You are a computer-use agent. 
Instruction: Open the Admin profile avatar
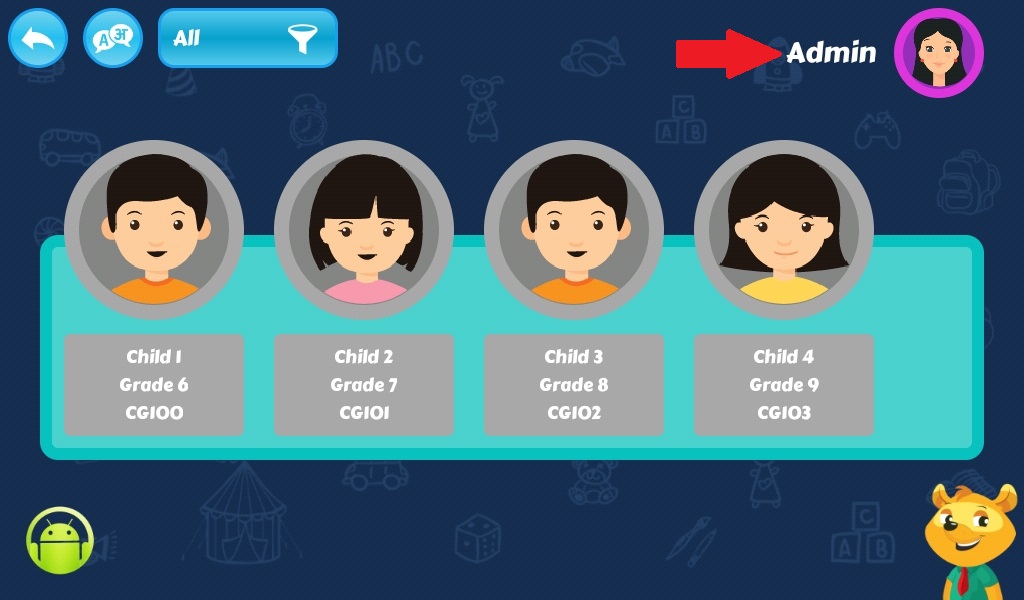(938, 53)
